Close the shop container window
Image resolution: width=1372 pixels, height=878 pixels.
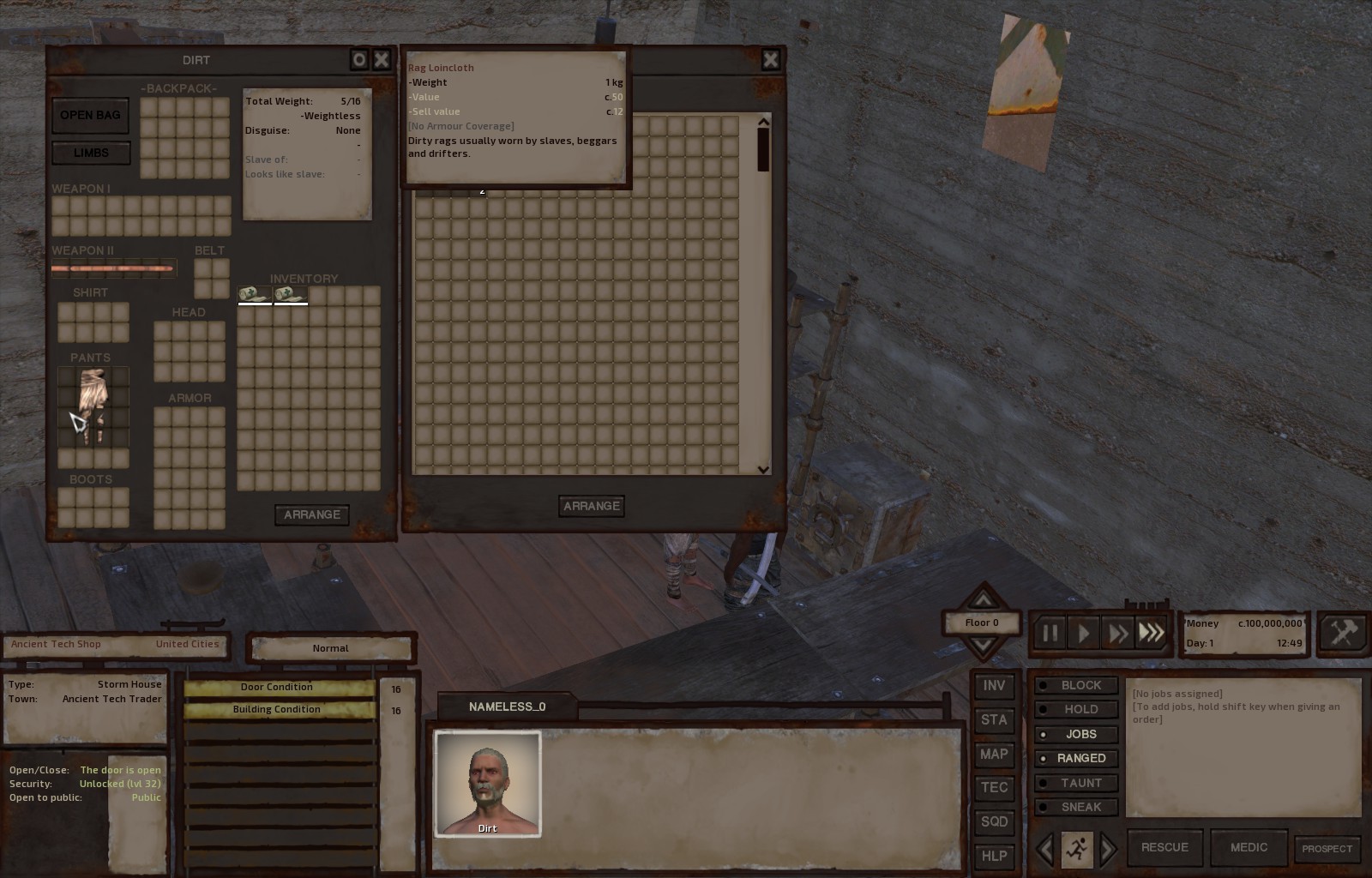(x=770, y=59)
